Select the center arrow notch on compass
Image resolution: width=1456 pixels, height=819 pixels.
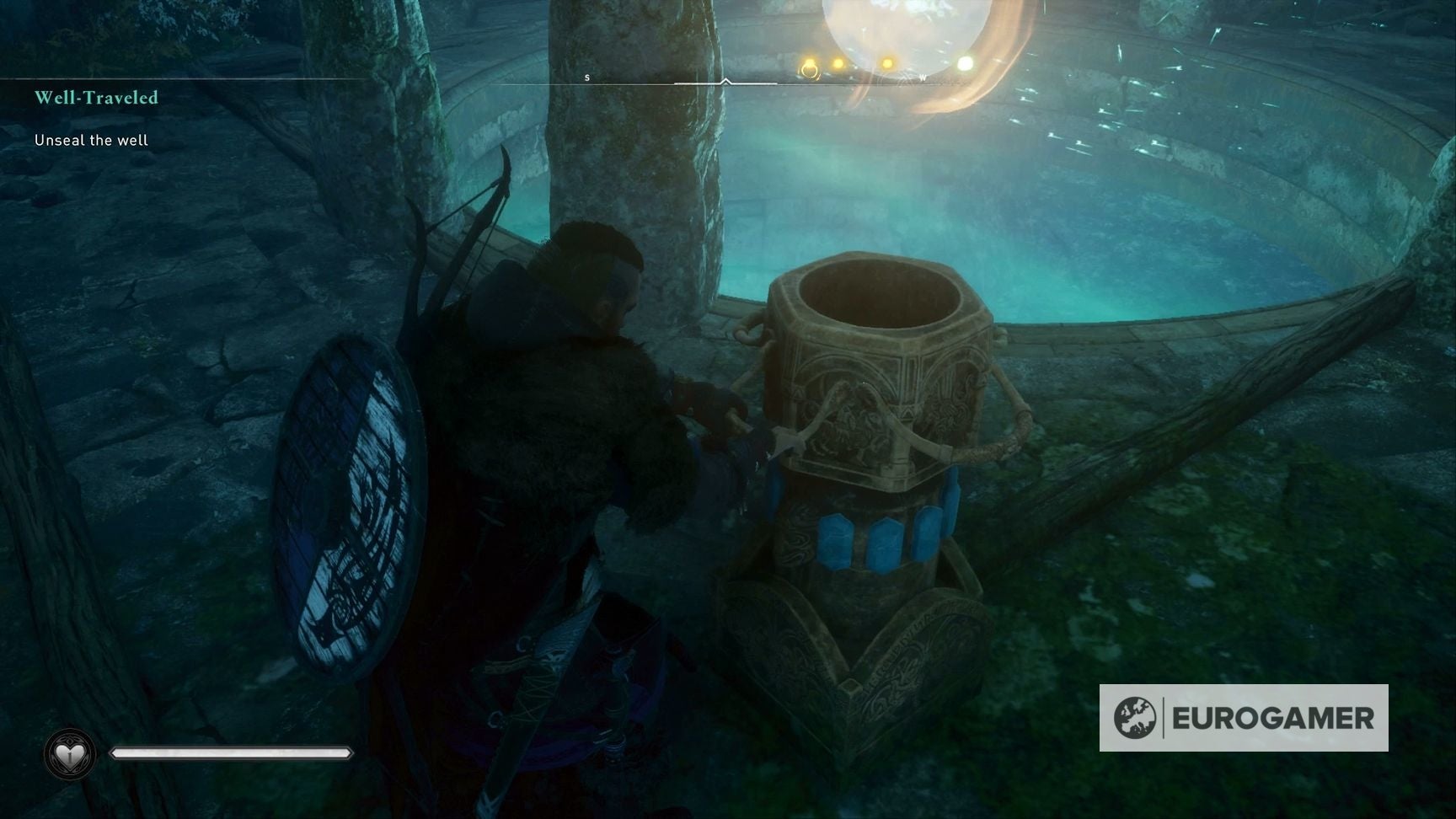click(725, 80)
